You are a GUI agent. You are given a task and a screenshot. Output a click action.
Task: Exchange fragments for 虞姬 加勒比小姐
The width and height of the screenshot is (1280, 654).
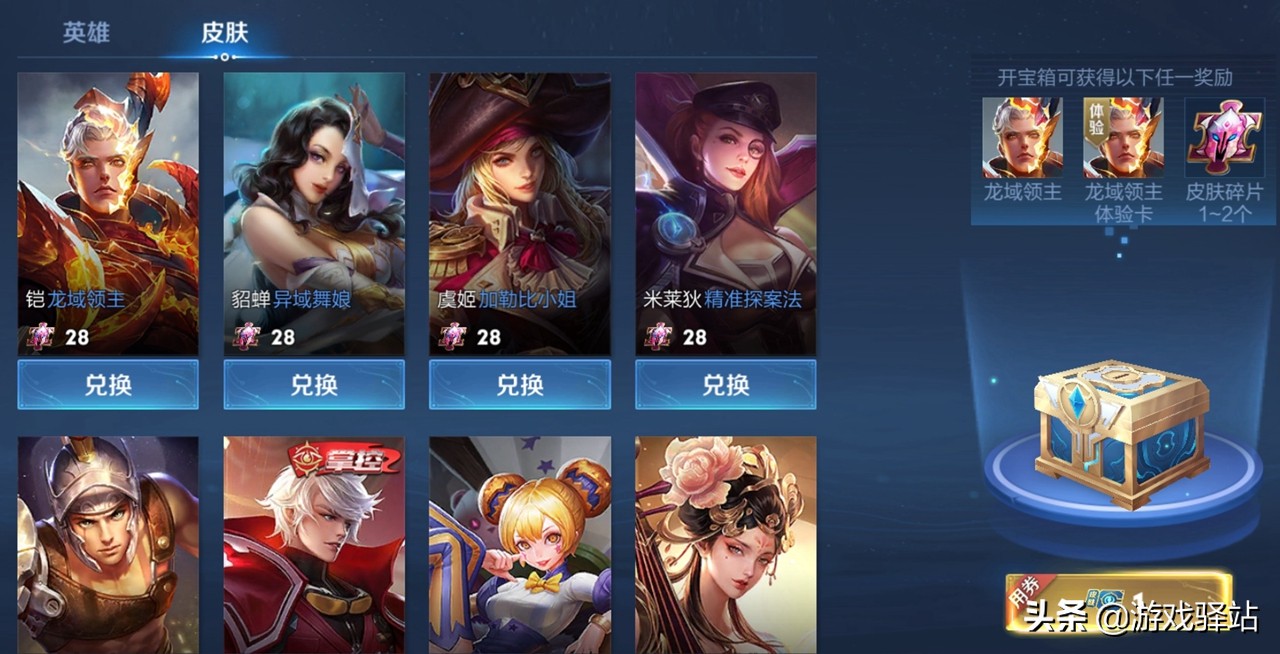click(x=520, y=385)
